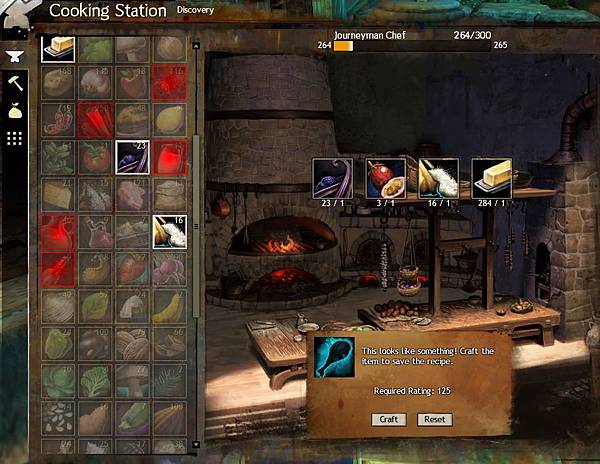Select the highlighted purple berry in ingredient list
The width and height of the screenshot is (600, 464).
132,158
